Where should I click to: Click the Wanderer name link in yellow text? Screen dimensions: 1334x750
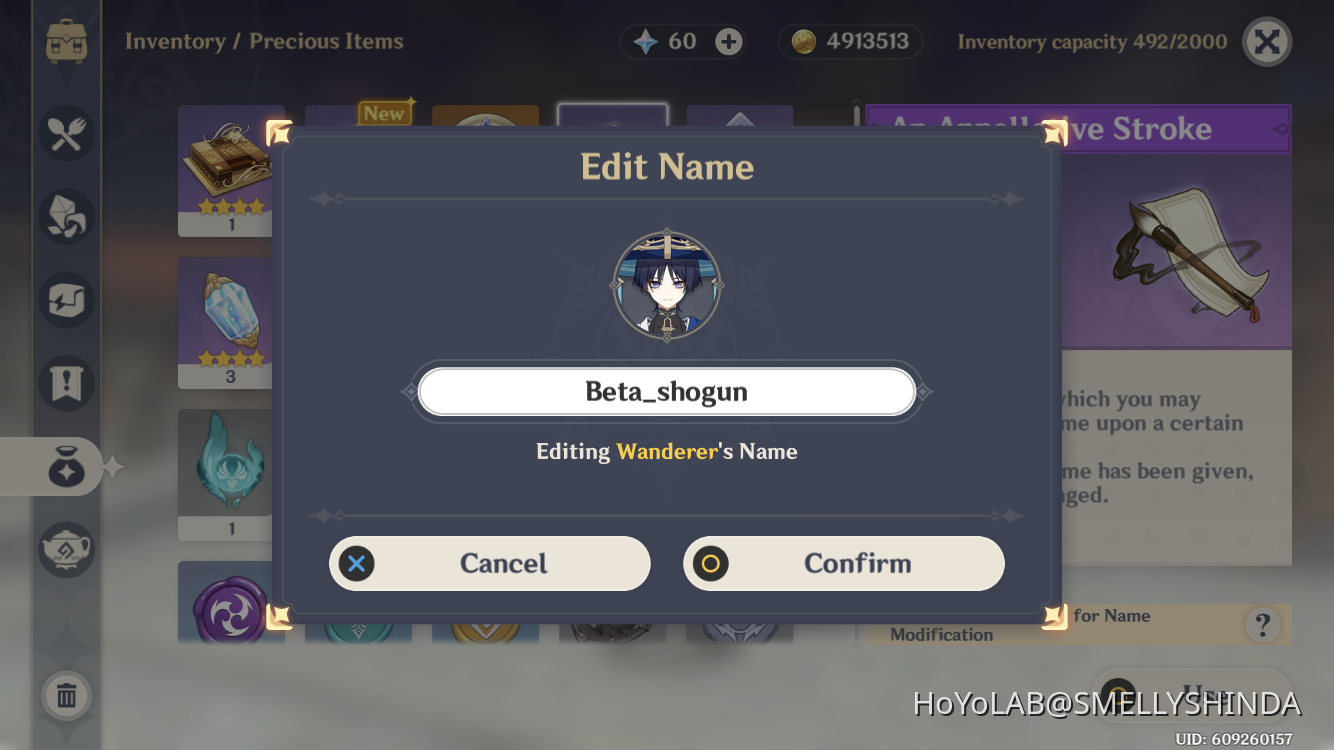668,451
